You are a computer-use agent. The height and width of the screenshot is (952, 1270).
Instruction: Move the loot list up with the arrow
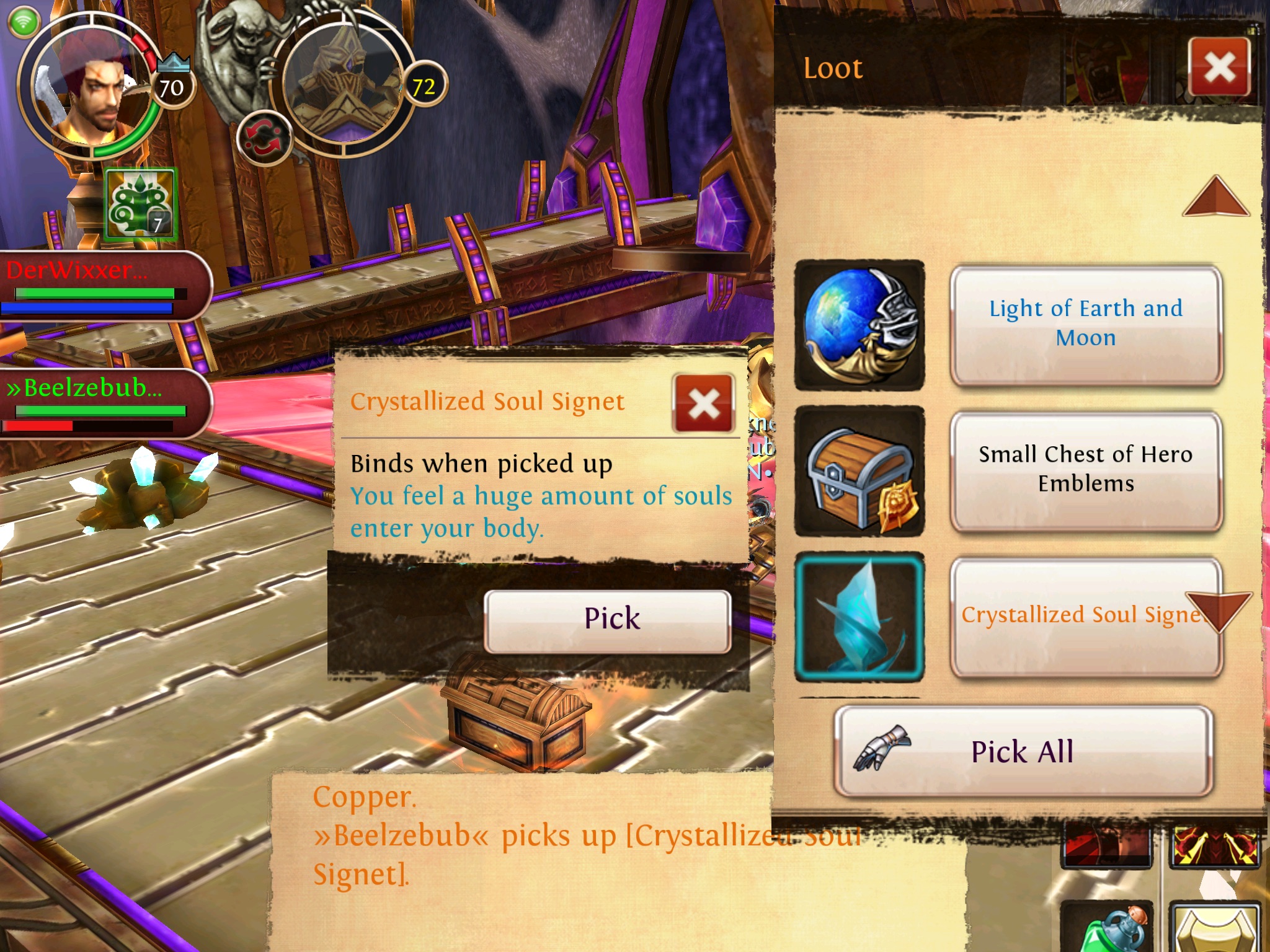pos(1216,198)
